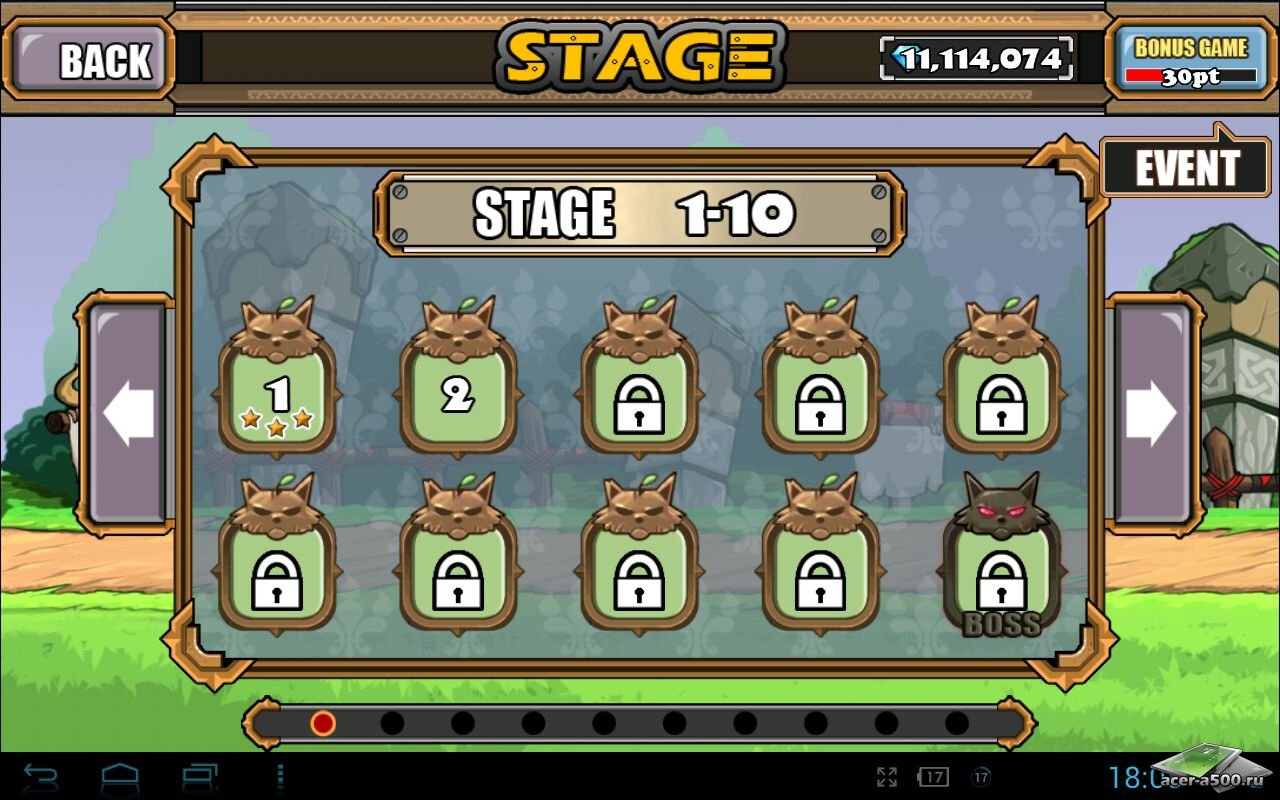Open the Bonus Game
Viewport: 1280px width, 800px height.
(1190, 60)
